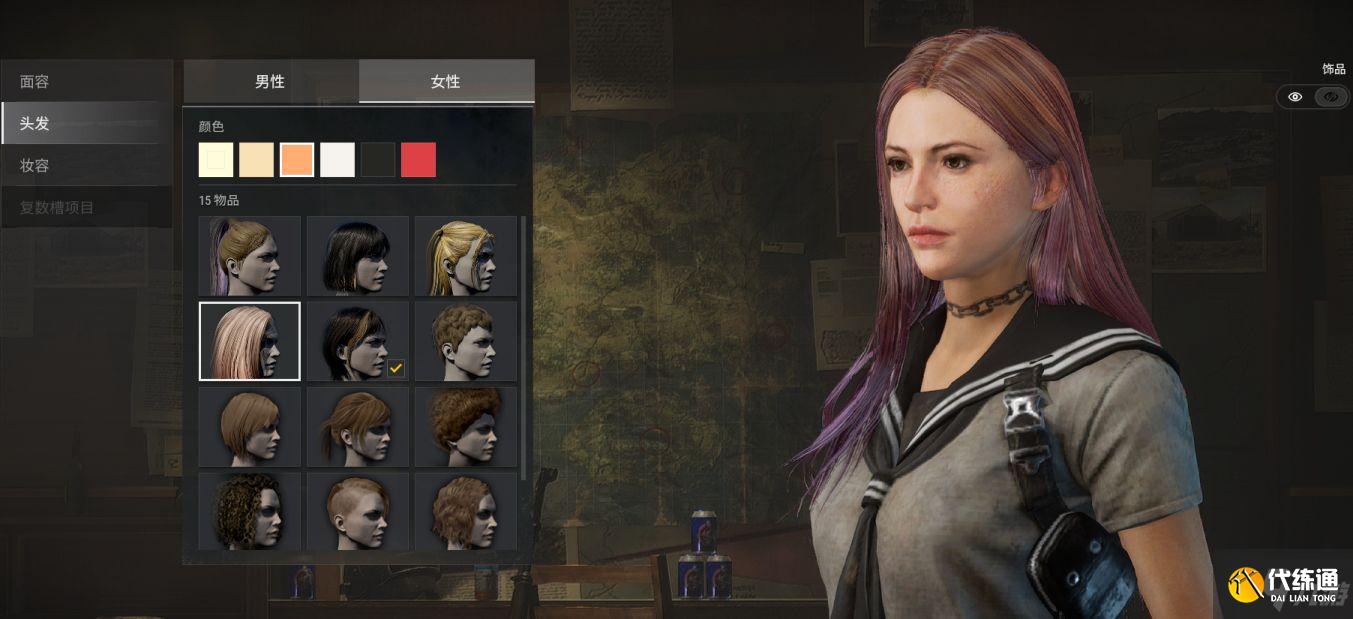
Task: Select the long straight pink hairstyle
Action: 249,341
